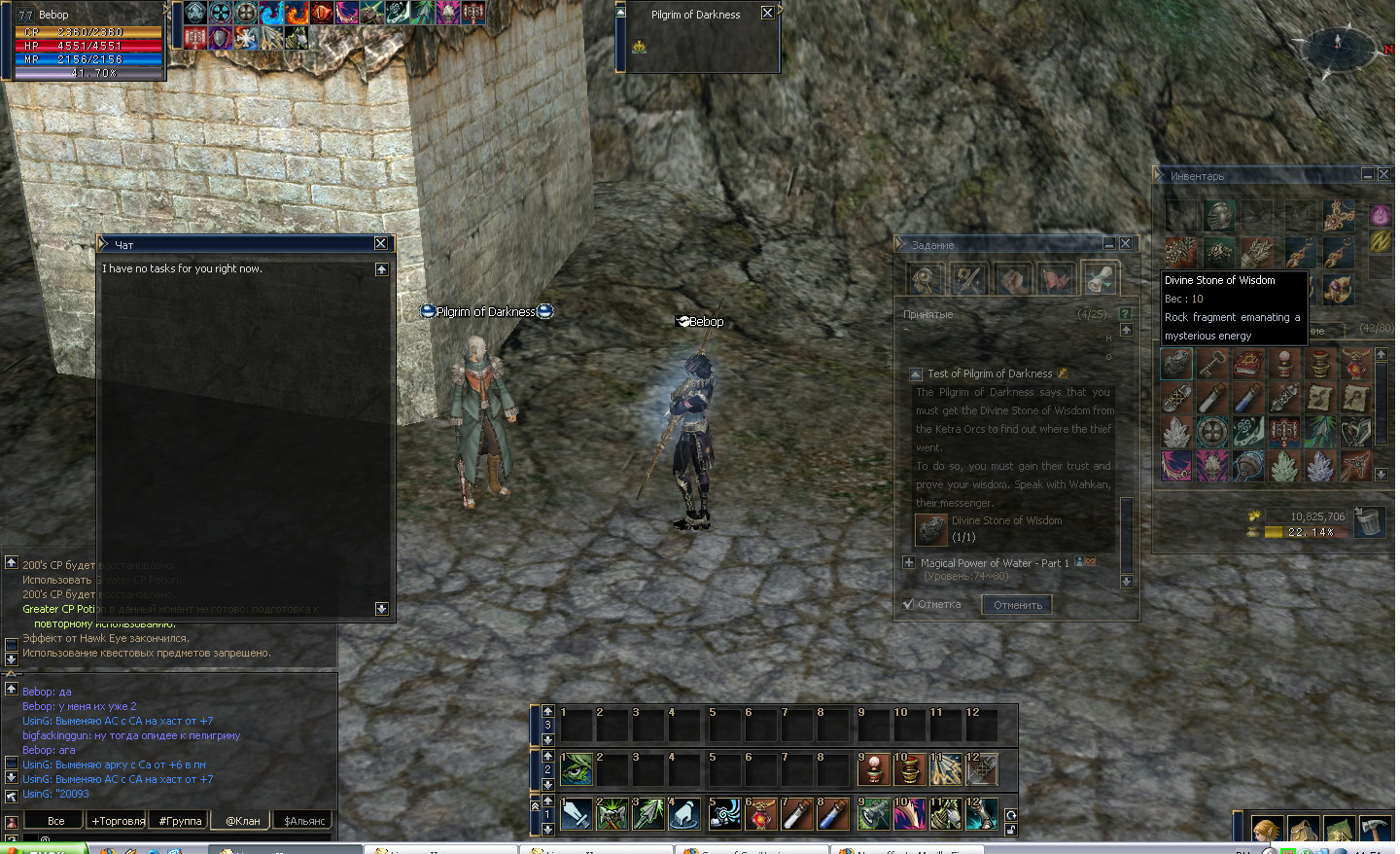Open the scroll tab in quest window
This screenshot has width=1400, height=854.
point(1100,279)
